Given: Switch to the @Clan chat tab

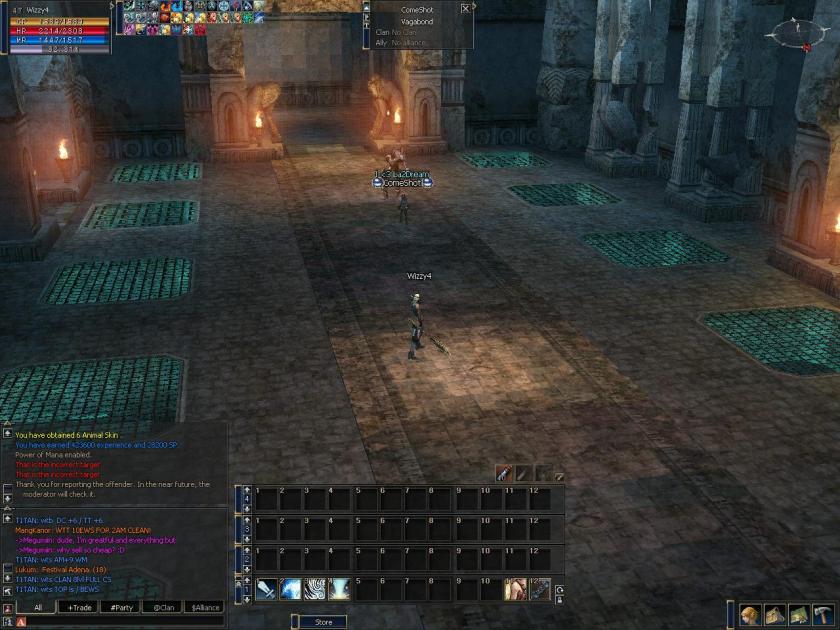Looking at the screenshot, I should pos(163,607).
